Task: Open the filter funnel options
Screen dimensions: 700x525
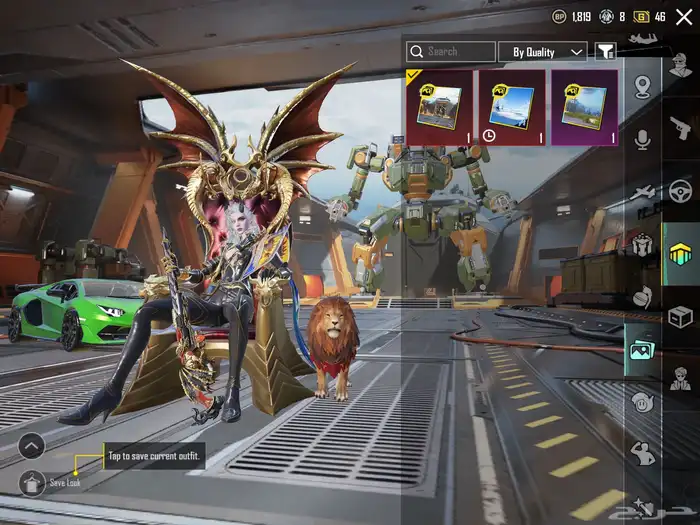Action: (x=605, y=51)
